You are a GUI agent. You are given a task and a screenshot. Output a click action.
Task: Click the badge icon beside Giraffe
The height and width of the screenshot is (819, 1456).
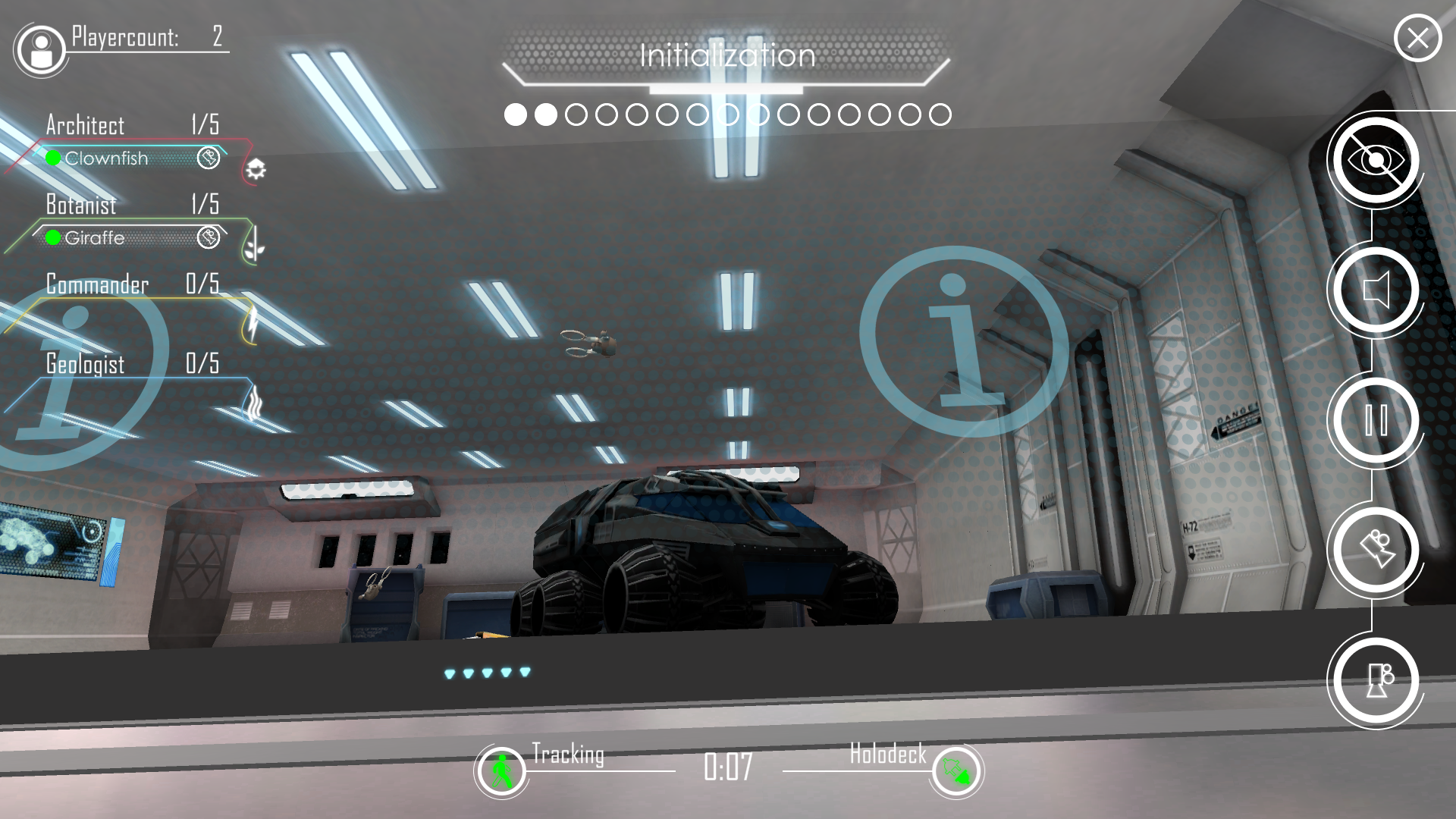pyautogui.click(x=208, y=237)
